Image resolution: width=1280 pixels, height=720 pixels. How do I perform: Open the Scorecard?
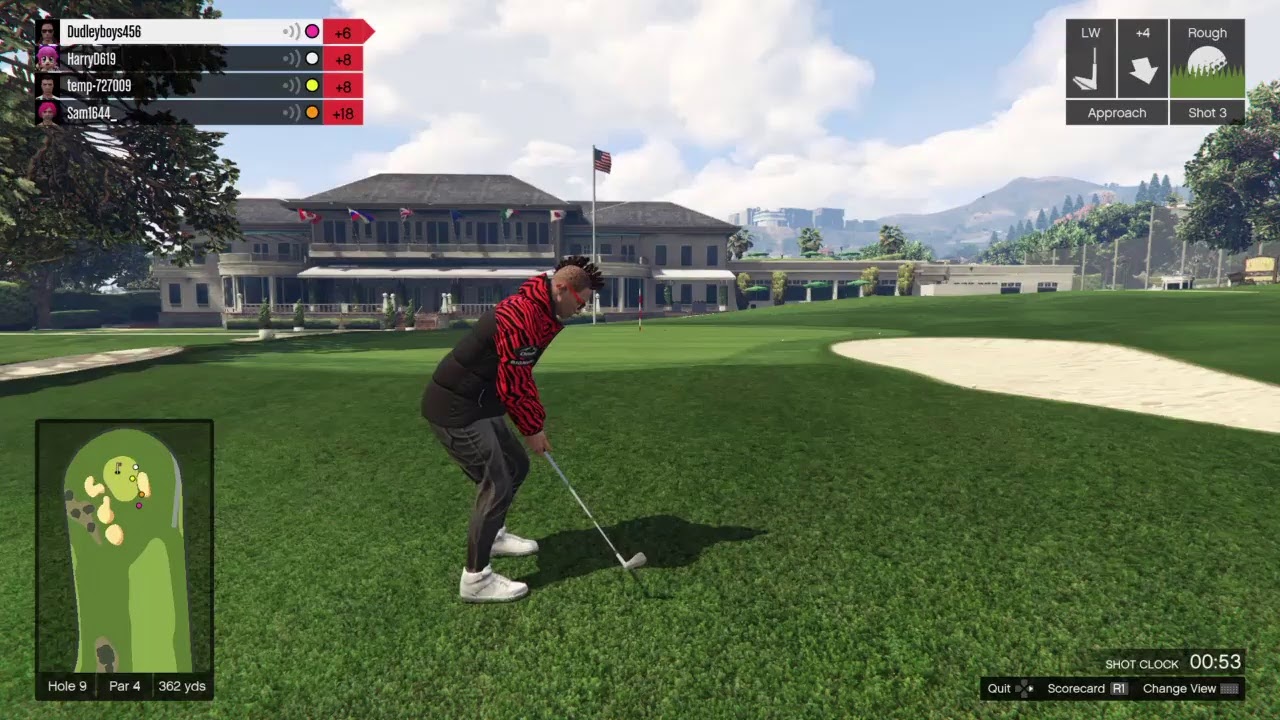1087,688
